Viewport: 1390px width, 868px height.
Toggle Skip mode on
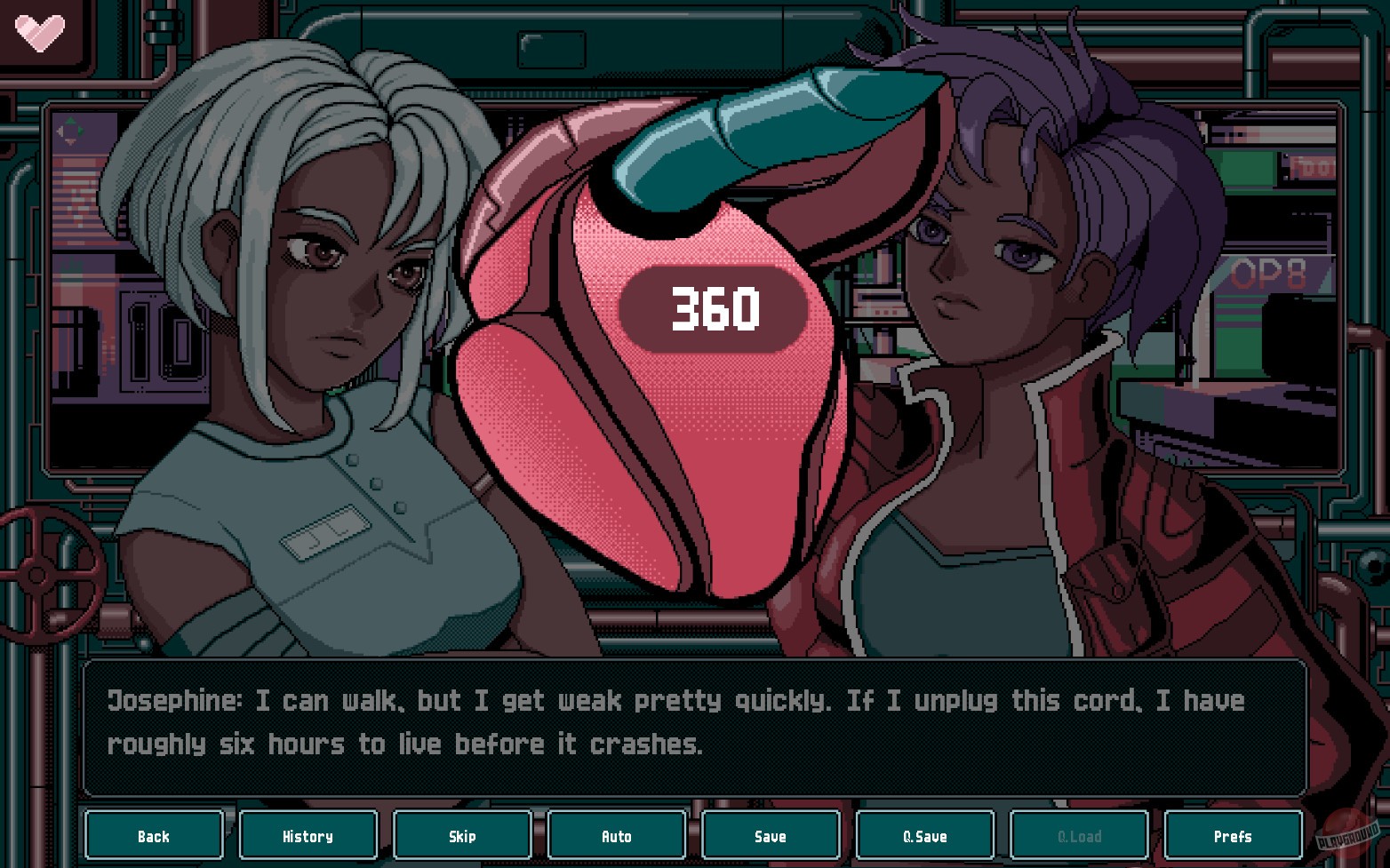coord(462,835)
